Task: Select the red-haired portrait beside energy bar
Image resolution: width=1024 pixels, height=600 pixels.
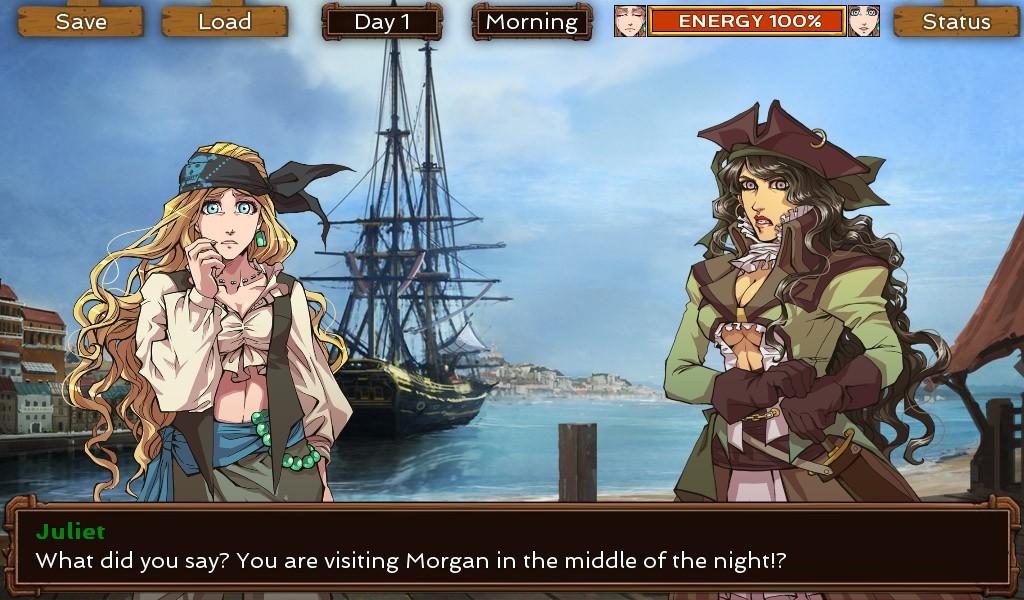Action: (630, 21)
